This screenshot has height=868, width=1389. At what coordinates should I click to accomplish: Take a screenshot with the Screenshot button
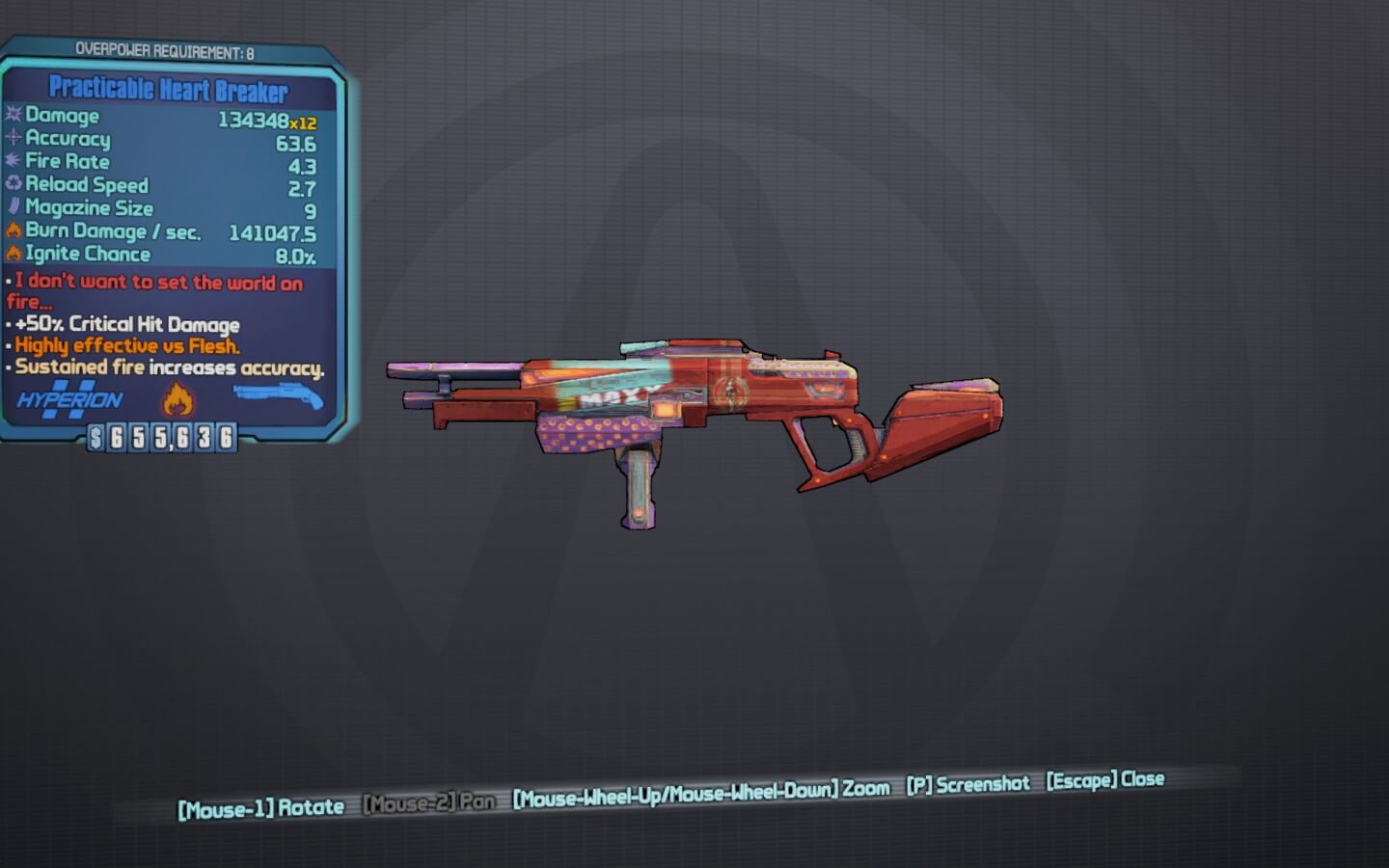[967, 784]
